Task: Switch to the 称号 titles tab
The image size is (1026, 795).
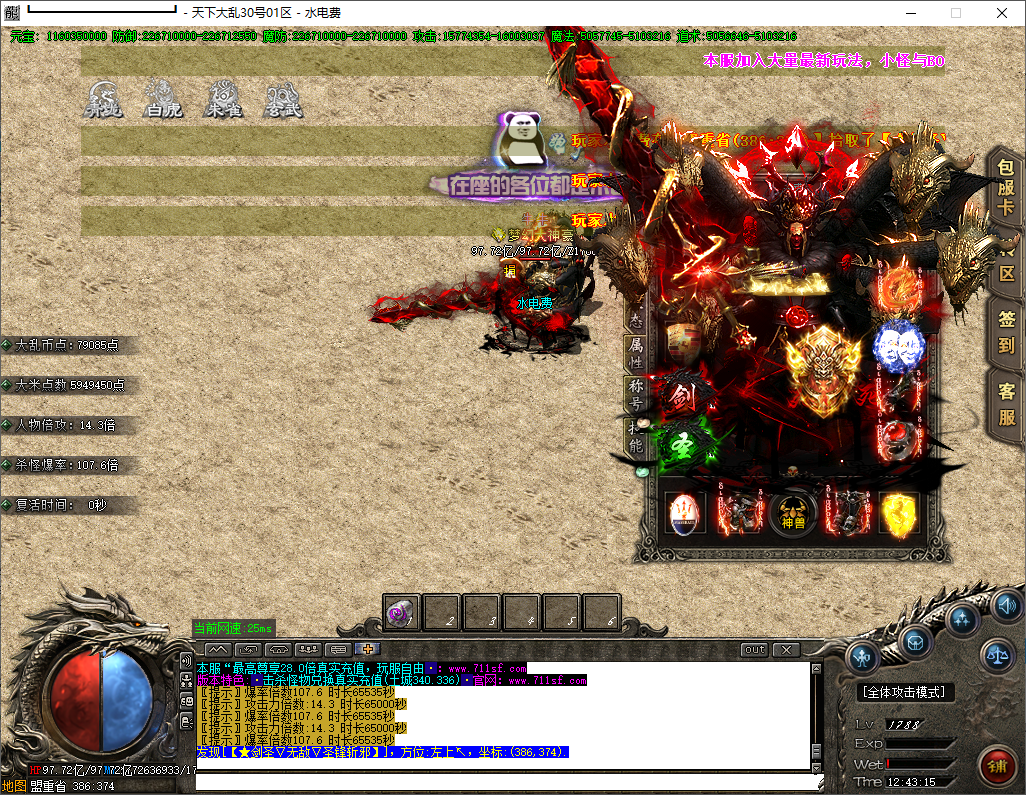Action: pyautogui.click(x=636, y=394)
